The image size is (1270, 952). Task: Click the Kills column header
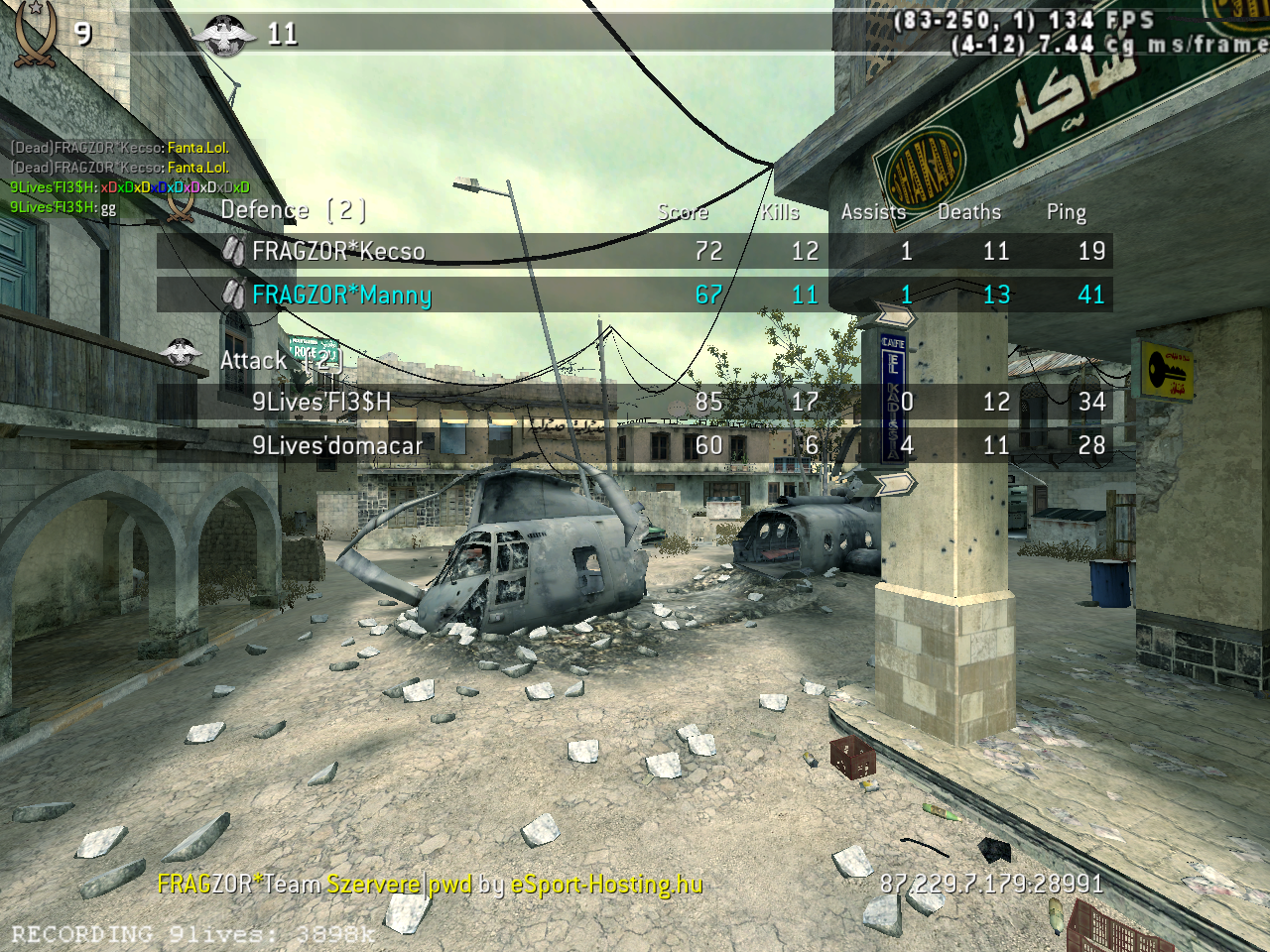[x=780, y=212]
